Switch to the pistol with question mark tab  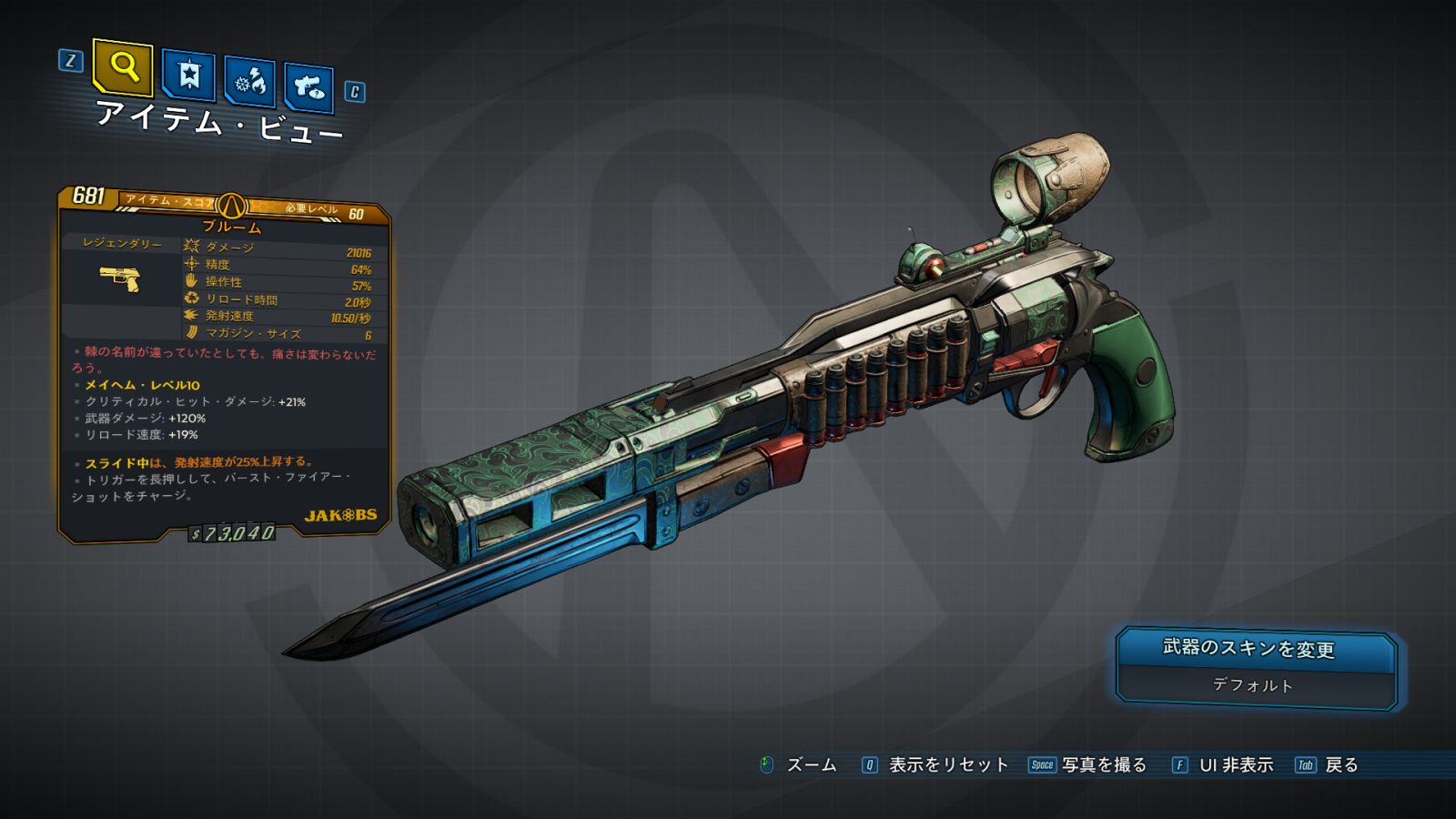tap(308, 87)
